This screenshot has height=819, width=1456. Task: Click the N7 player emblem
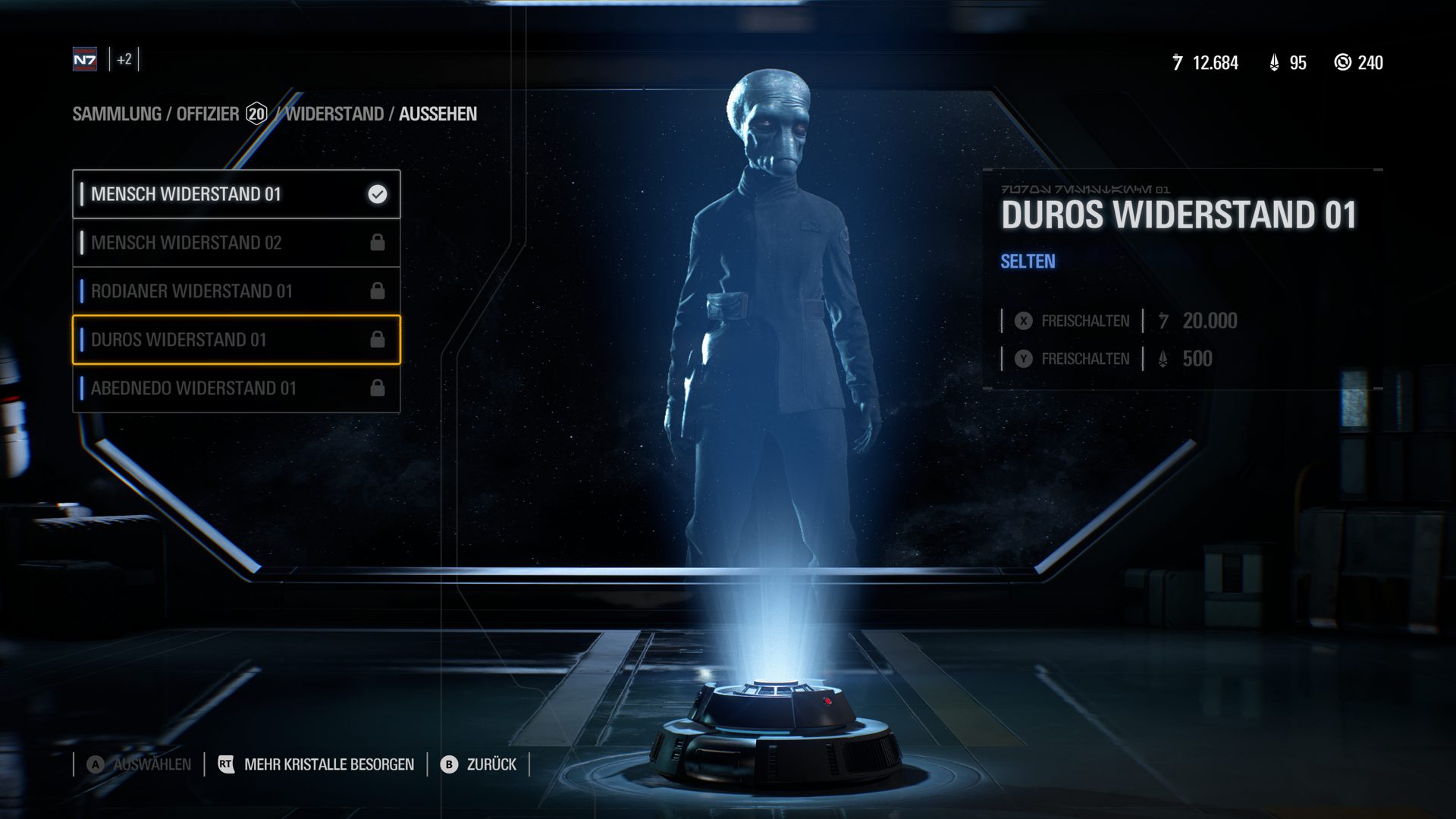(85, 60)
